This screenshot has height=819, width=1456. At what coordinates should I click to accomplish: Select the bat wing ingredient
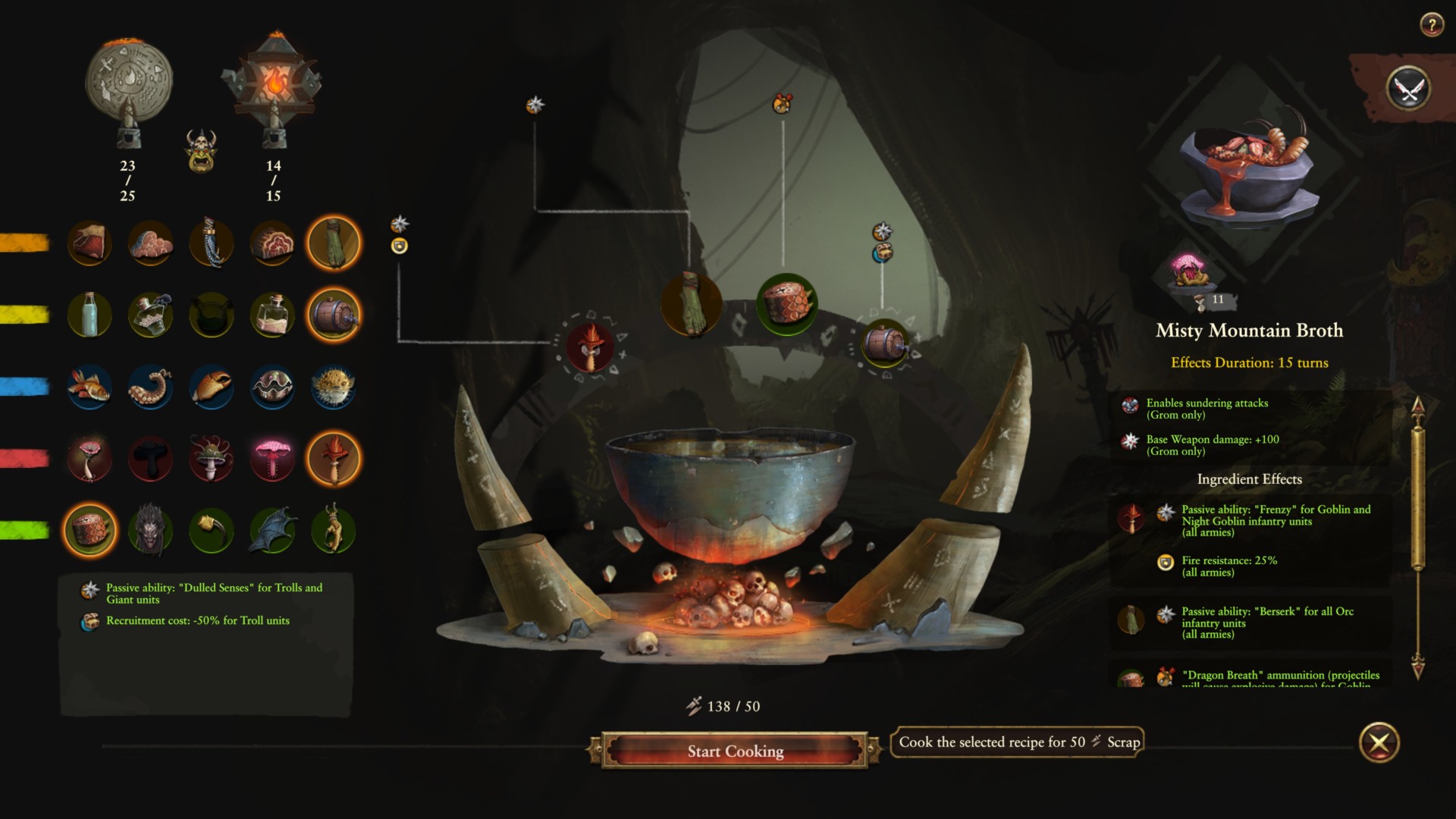tap(272, 530)
